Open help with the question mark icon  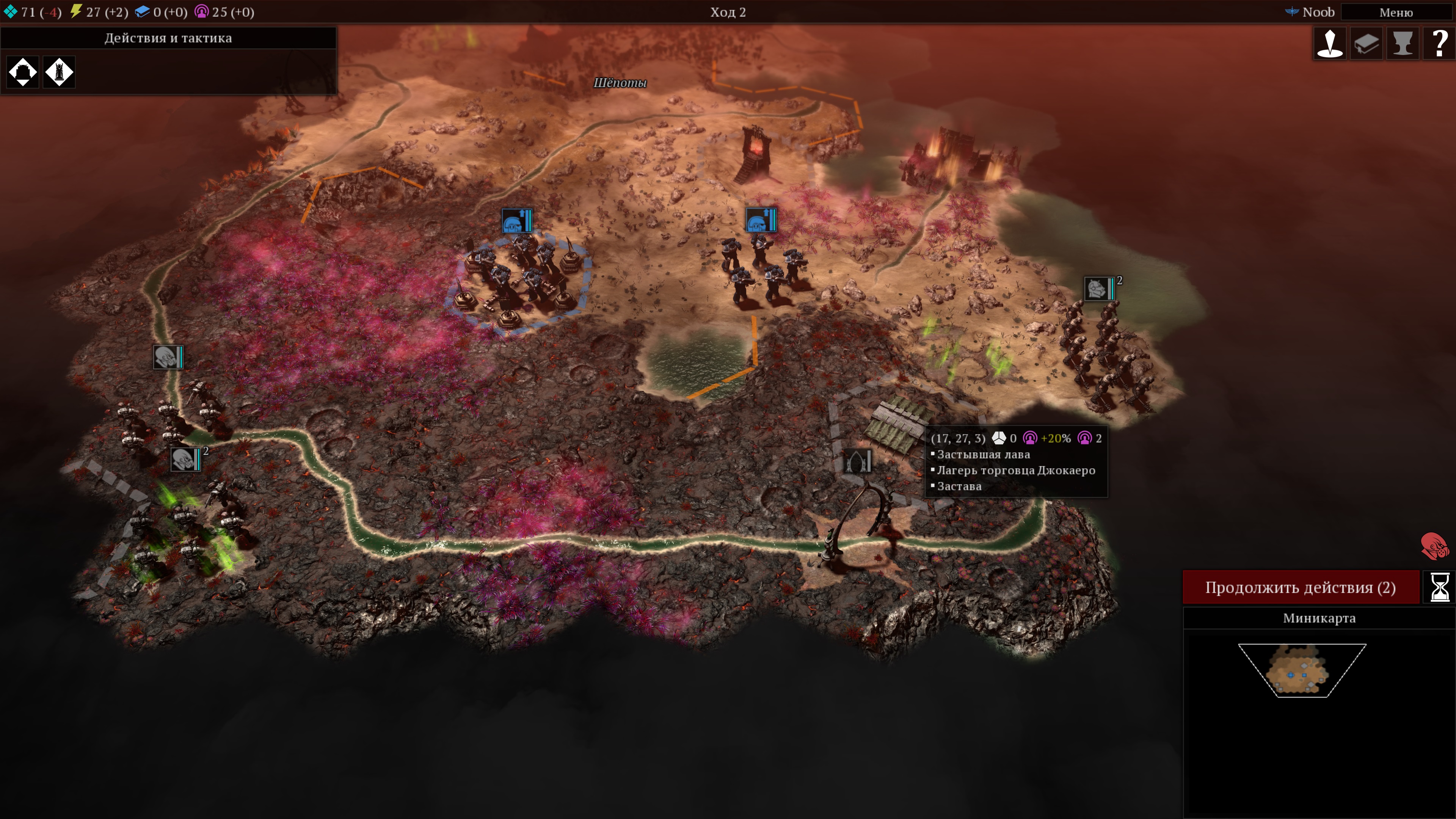click(x=1439, y=43)
